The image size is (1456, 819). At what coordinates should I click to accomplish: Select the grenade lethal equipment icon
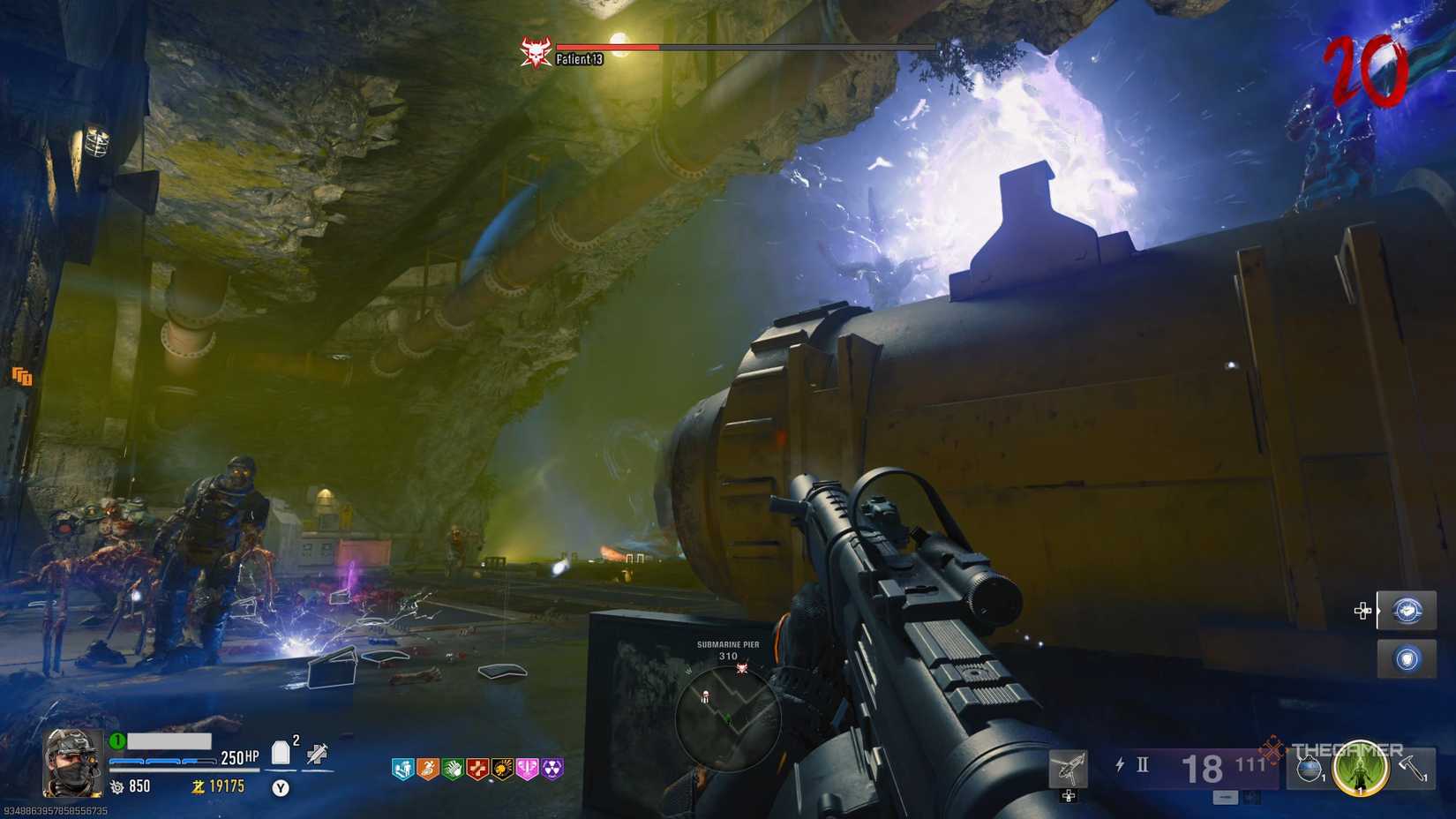point(1310,770)
